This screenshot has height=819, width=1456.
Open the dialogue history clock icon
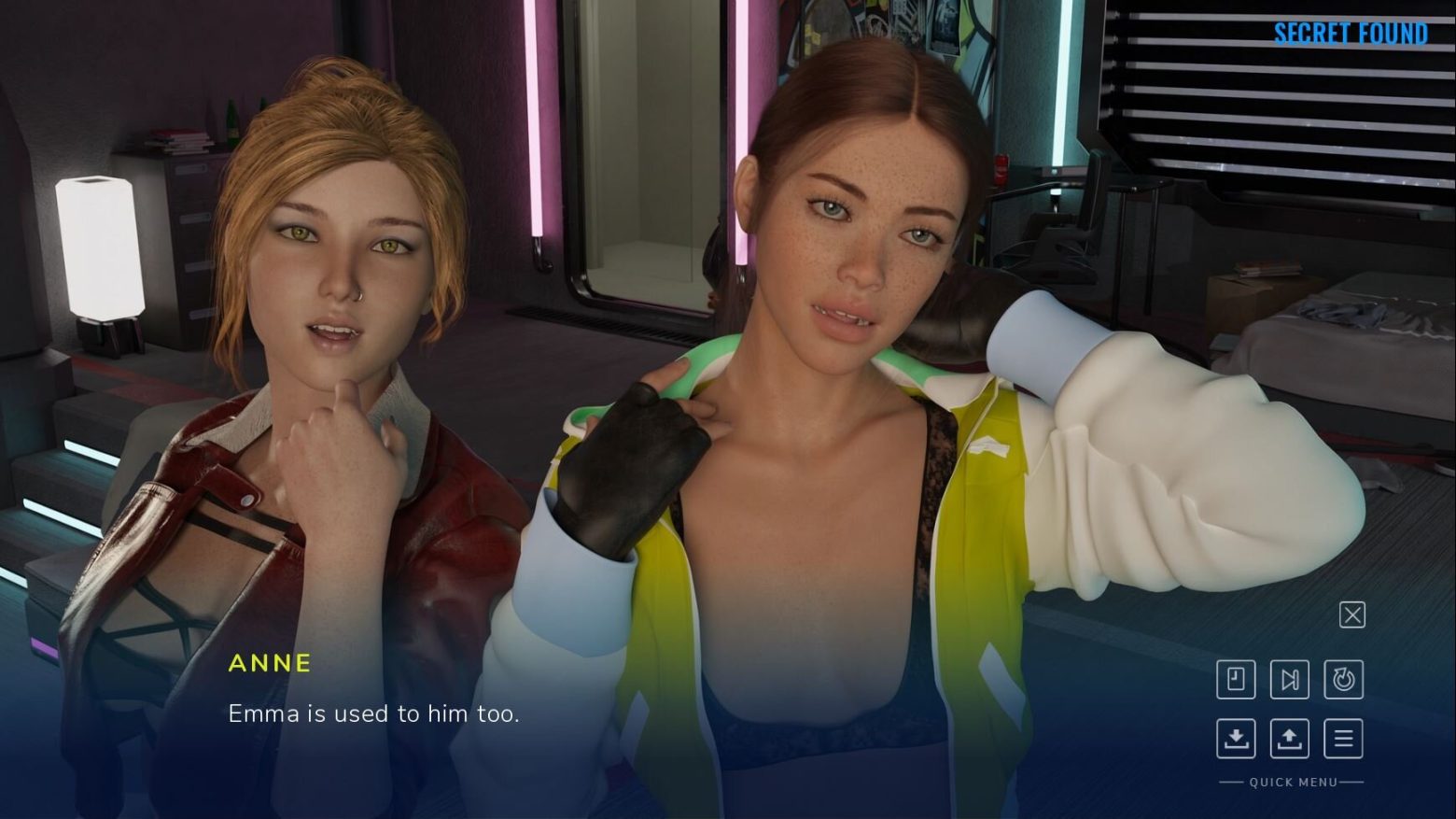click(x=1236, y=679)
